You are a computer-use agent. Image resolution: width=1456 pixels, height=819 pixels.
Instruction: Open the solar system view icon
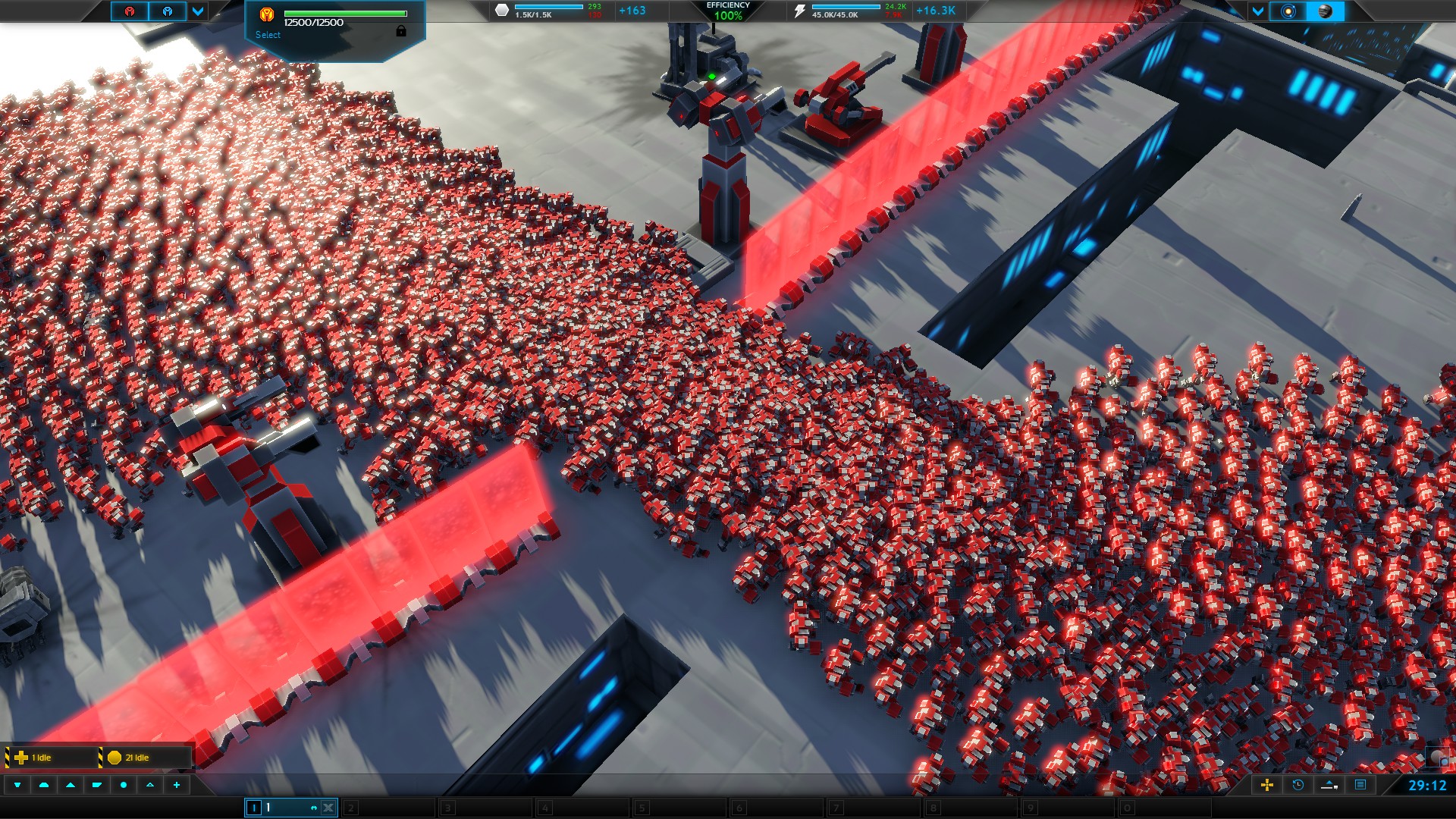tap(1288, 11)
